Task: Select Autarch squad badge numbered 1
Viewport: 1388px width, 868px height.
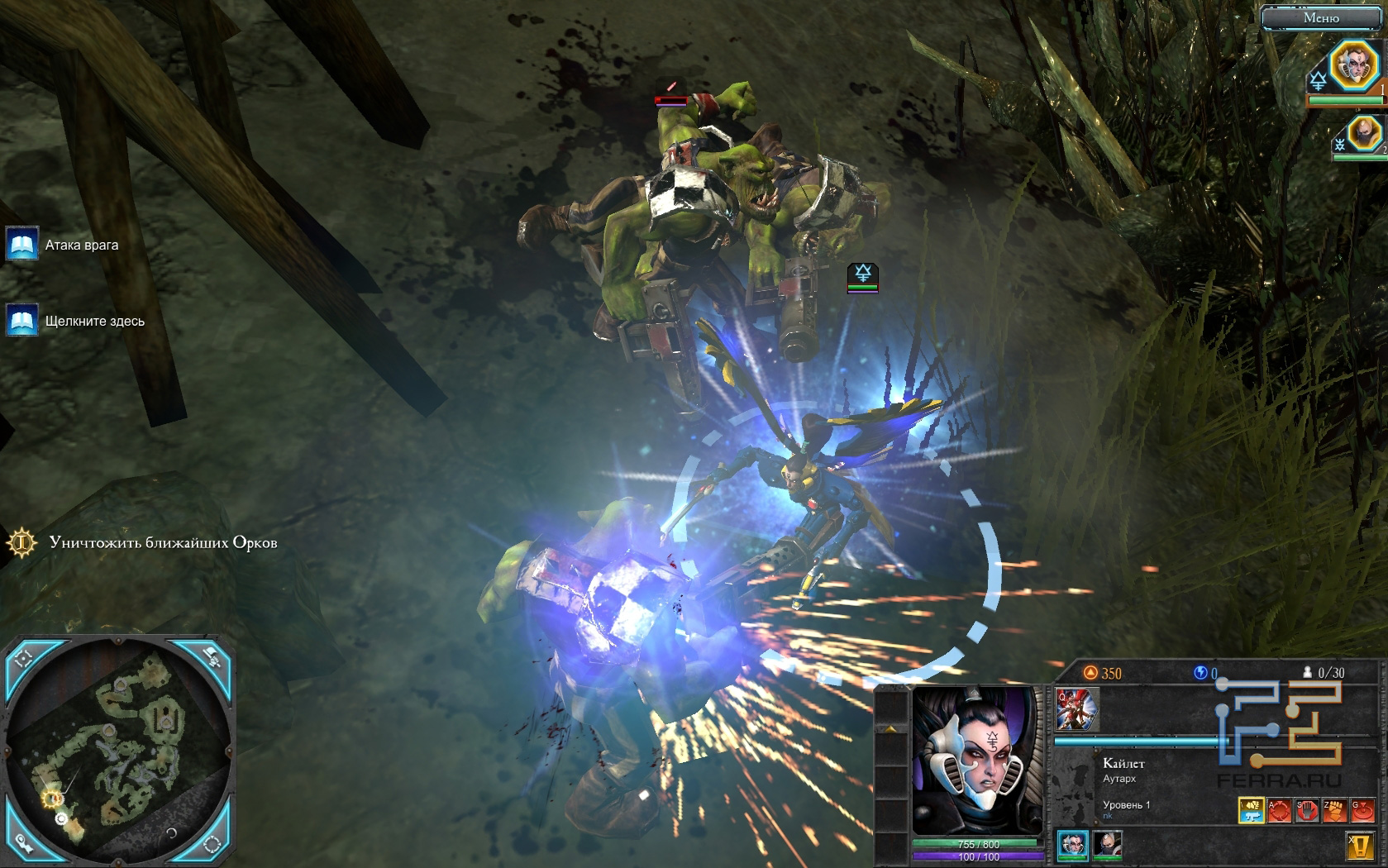Action: (x=1353, y=65)
